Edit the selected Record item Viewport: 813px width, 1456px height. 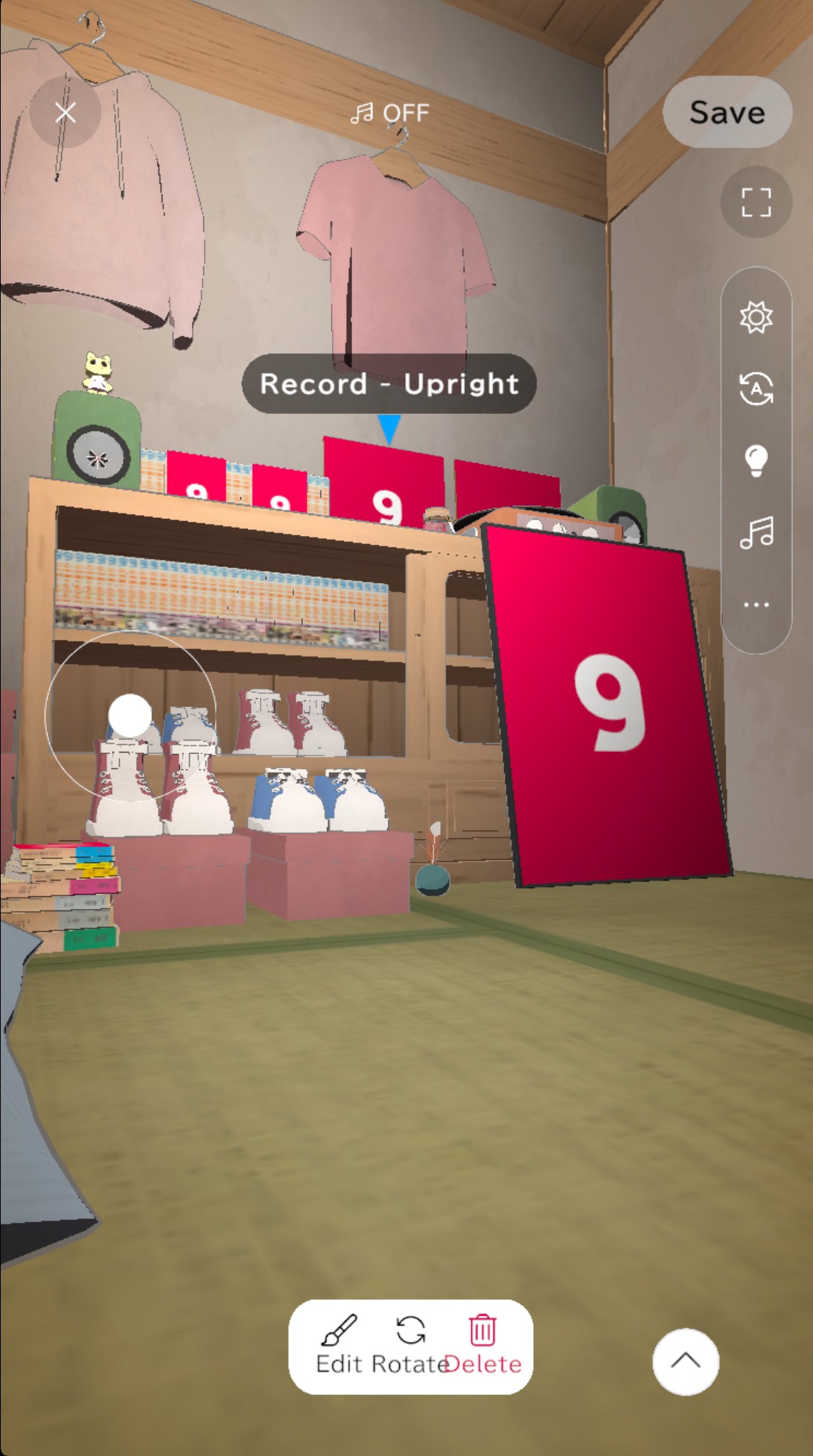339,1346
